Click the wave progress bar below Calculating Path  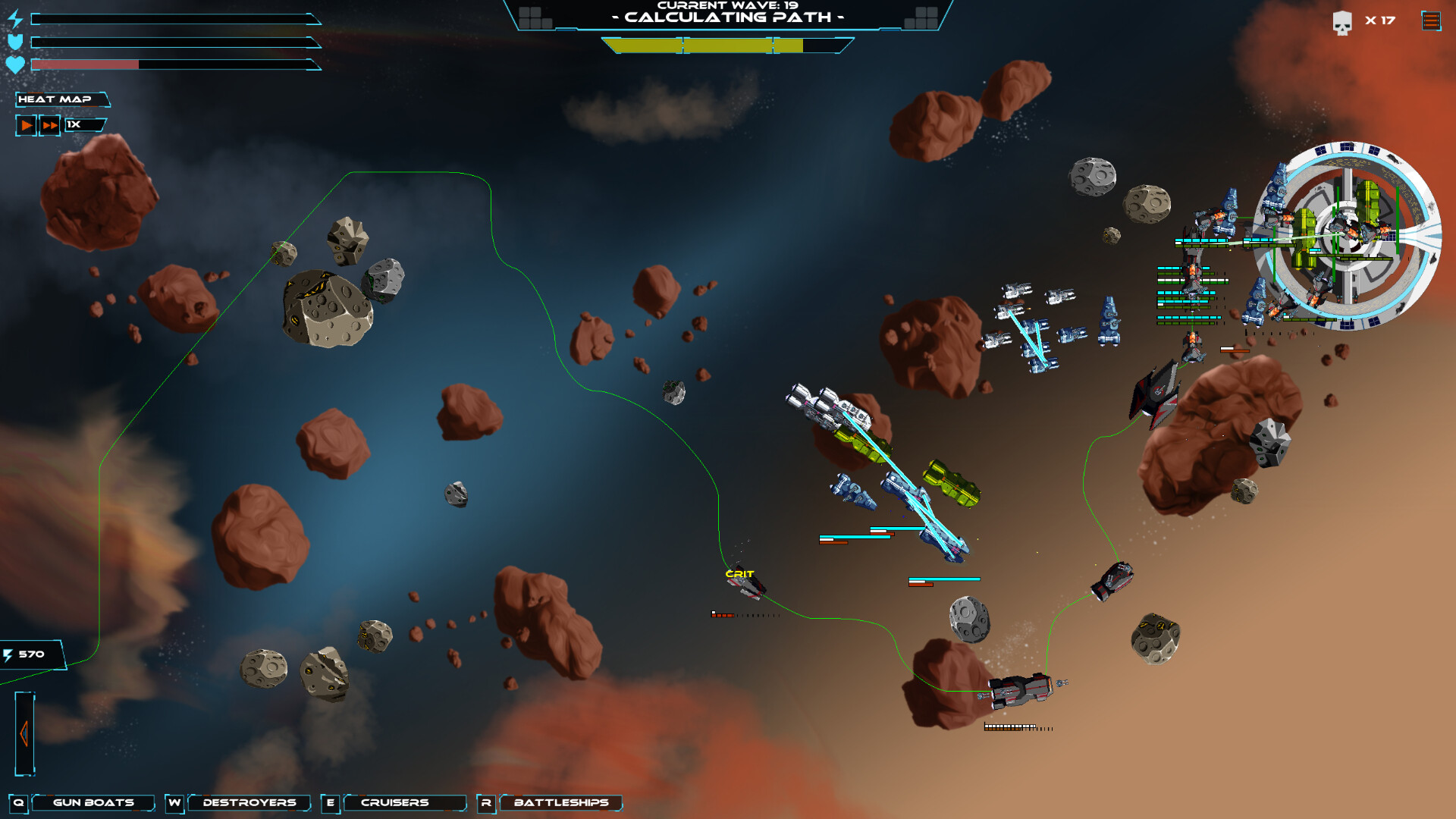705,47
